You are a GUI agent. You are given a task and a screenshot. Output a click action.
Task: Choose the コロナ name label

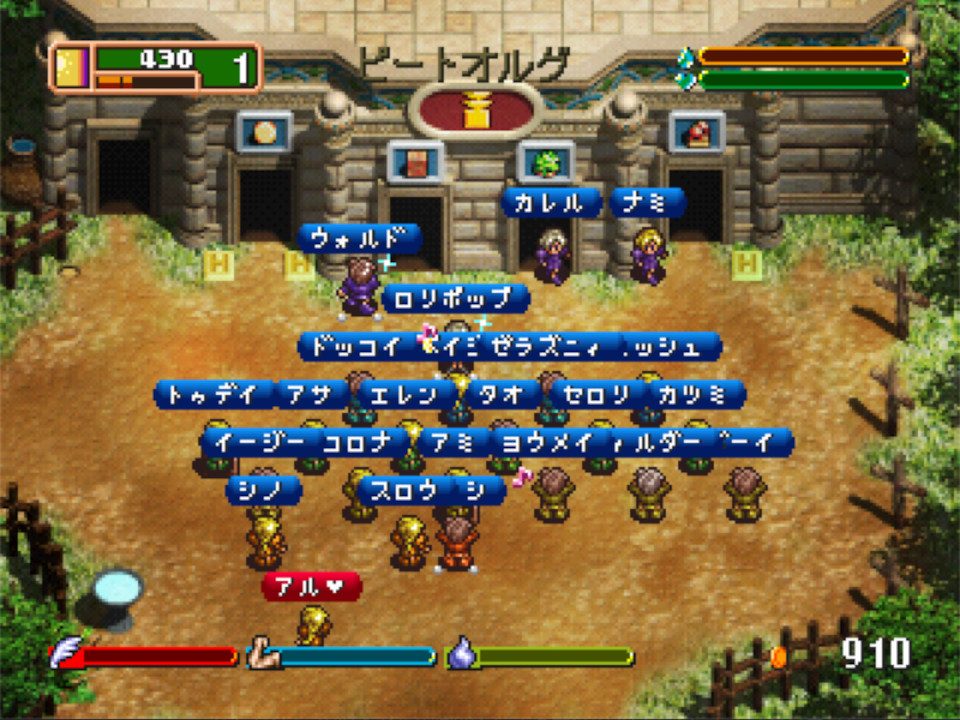point(357,442)
